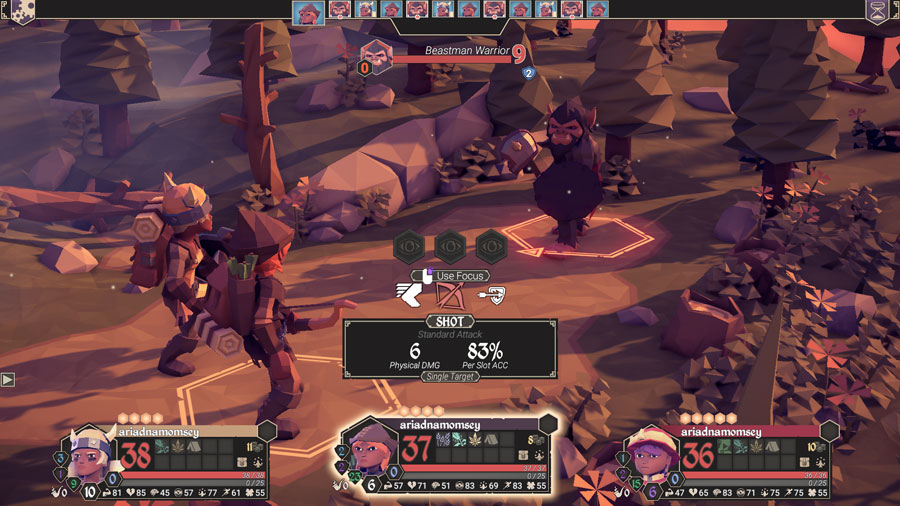Image resolution: width=900 pixels, height=506 pixels.
Task: Select the horned-helmet hero portrait
Action: point(88,457)
